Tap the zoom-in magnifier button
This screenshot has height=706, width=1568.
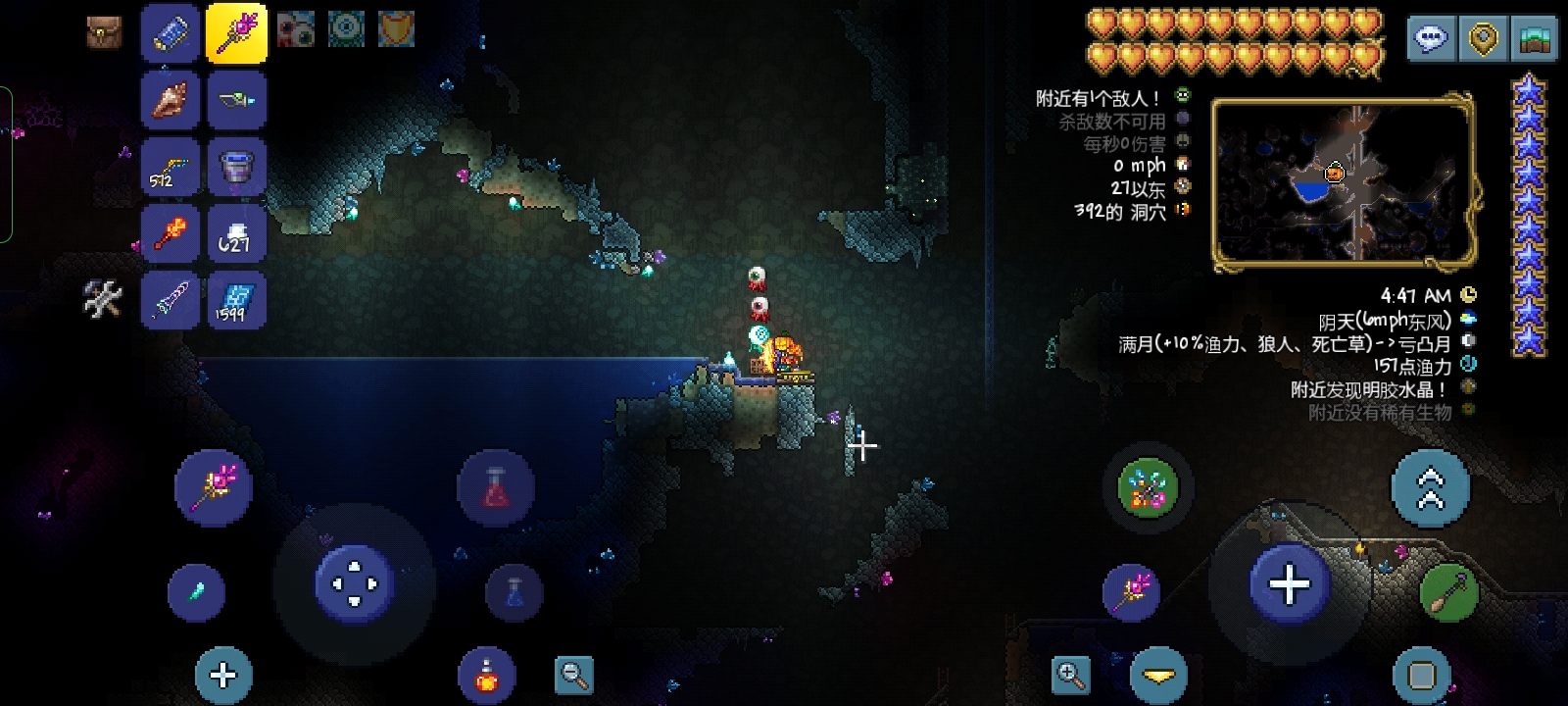click(1070, 675)
